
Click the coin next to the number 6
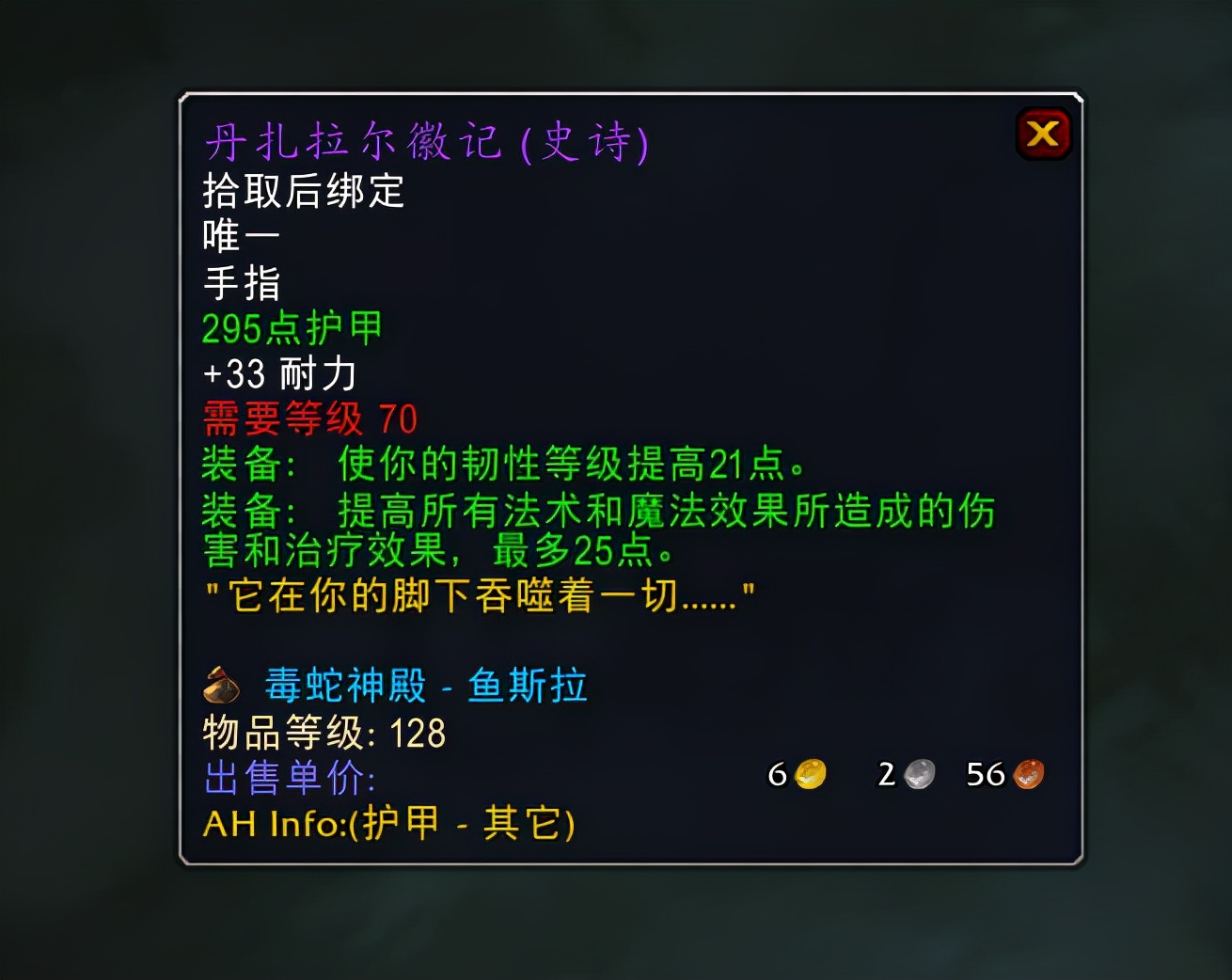pos(811,774)
